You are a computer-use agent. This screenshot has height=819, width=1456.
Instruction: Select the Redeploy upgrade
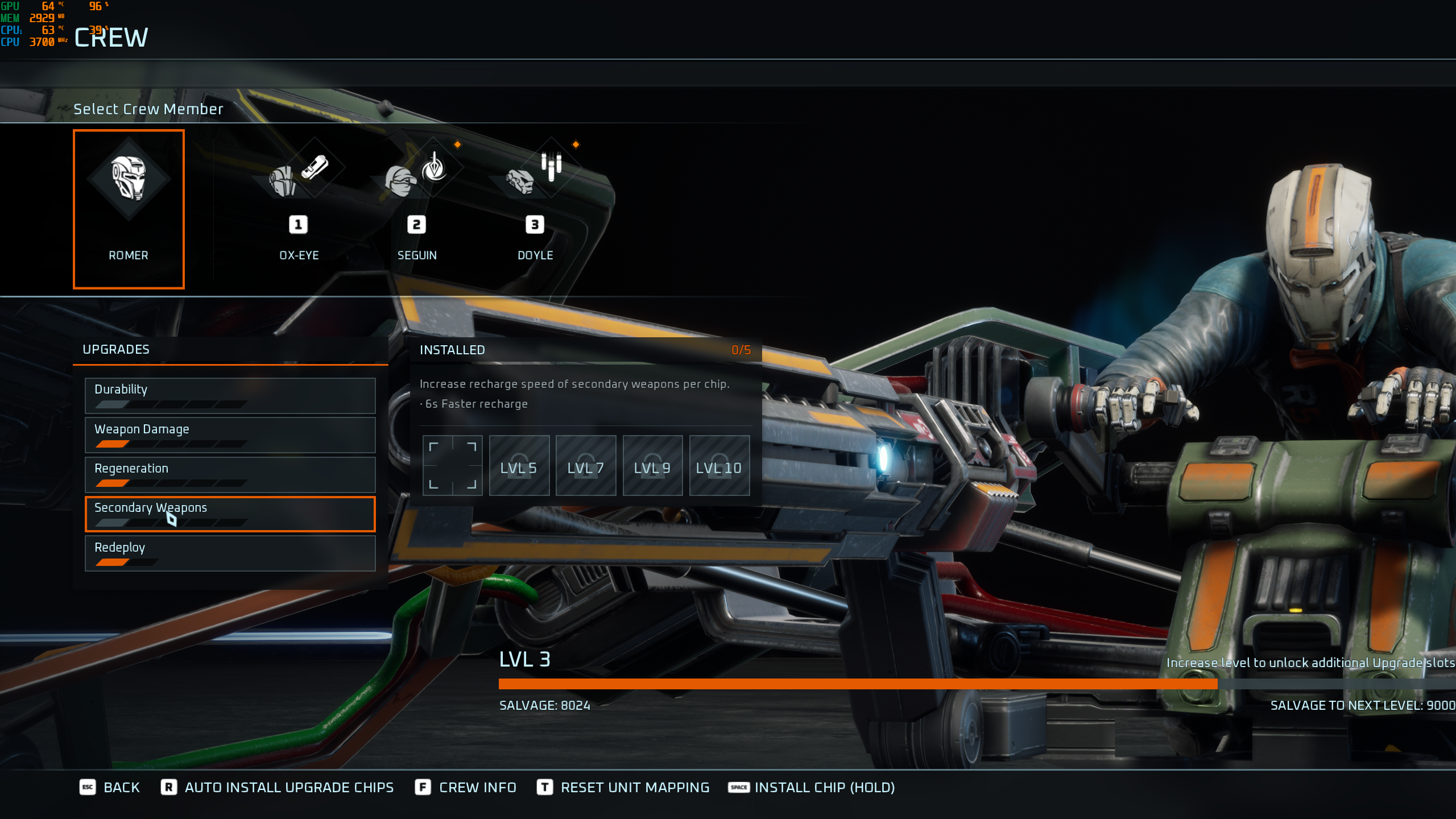(x=230, y=553)
